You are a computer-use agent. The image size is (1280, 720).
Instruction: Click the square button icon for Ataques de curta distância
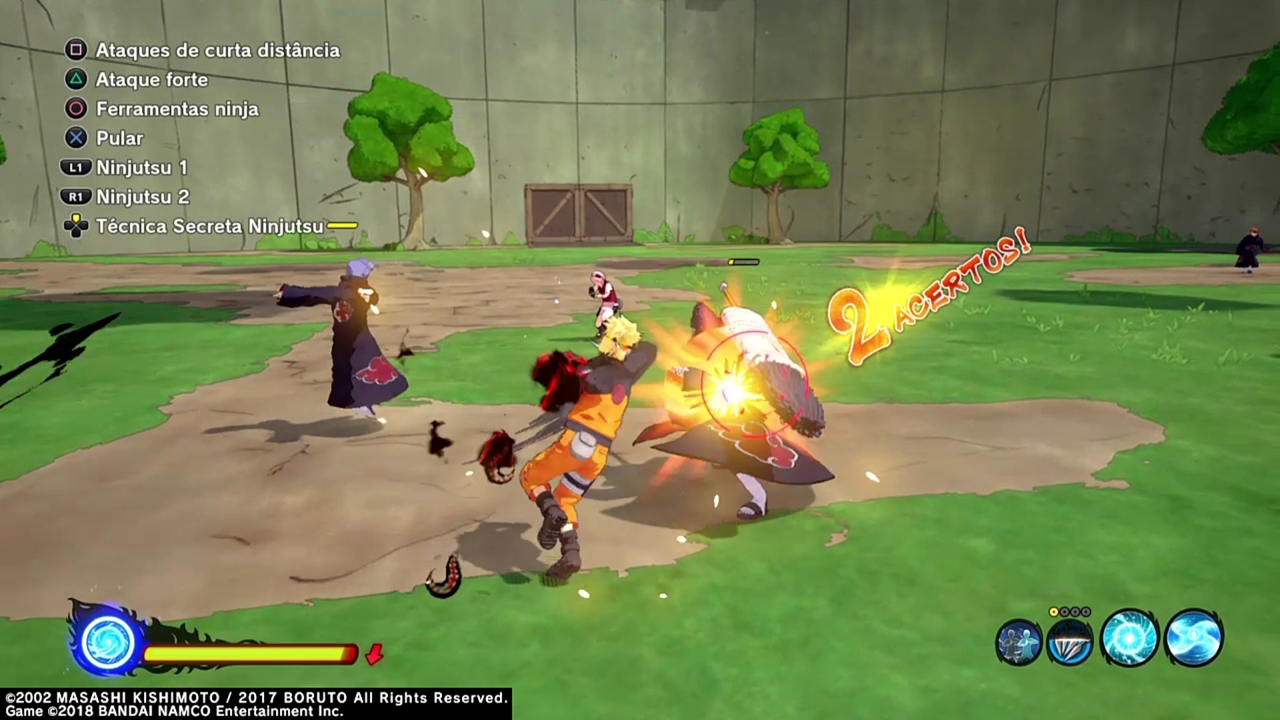tap(76, 49)
